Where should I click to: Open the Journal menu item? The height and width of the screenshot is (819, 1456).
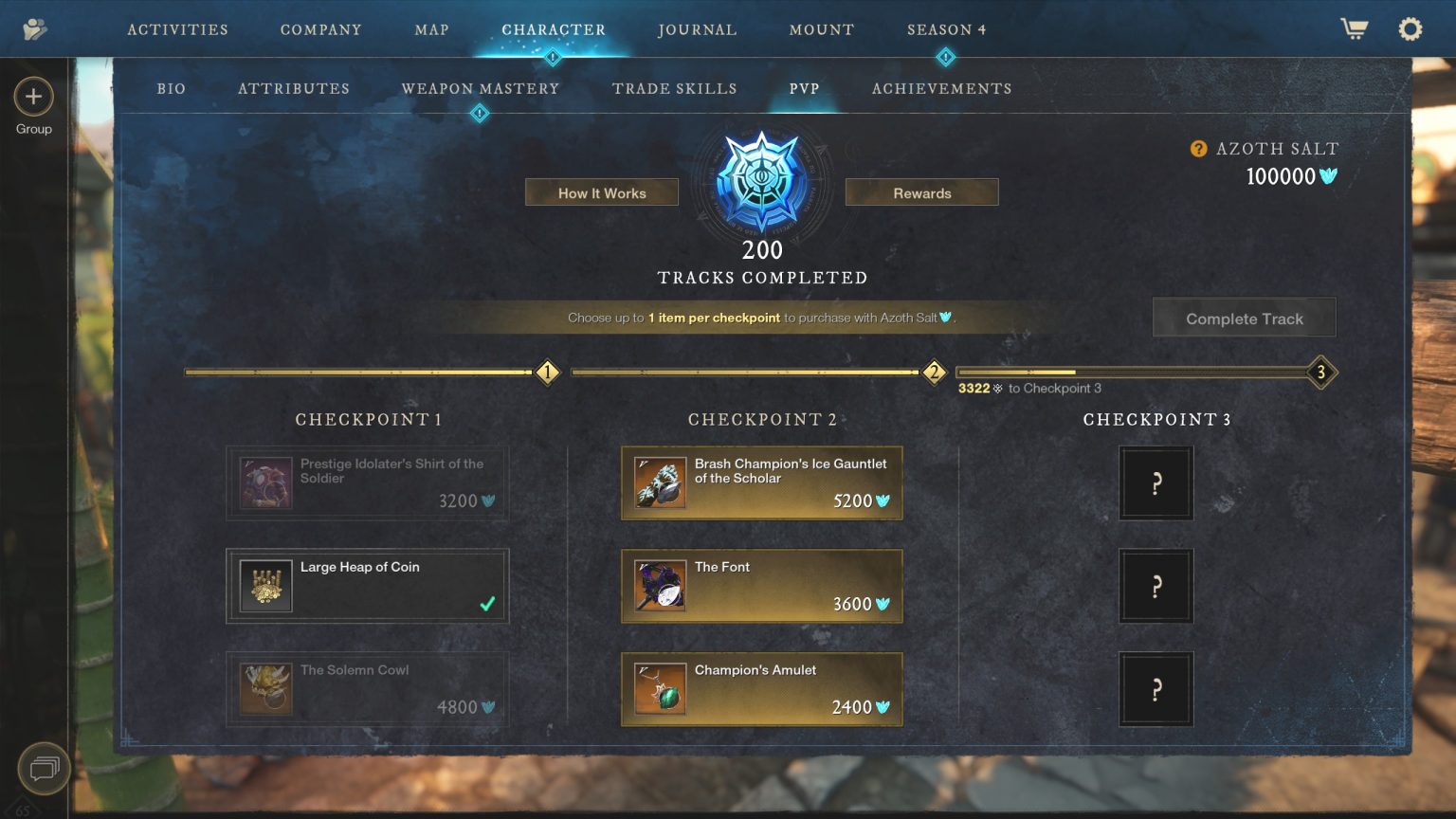point(698,28)
